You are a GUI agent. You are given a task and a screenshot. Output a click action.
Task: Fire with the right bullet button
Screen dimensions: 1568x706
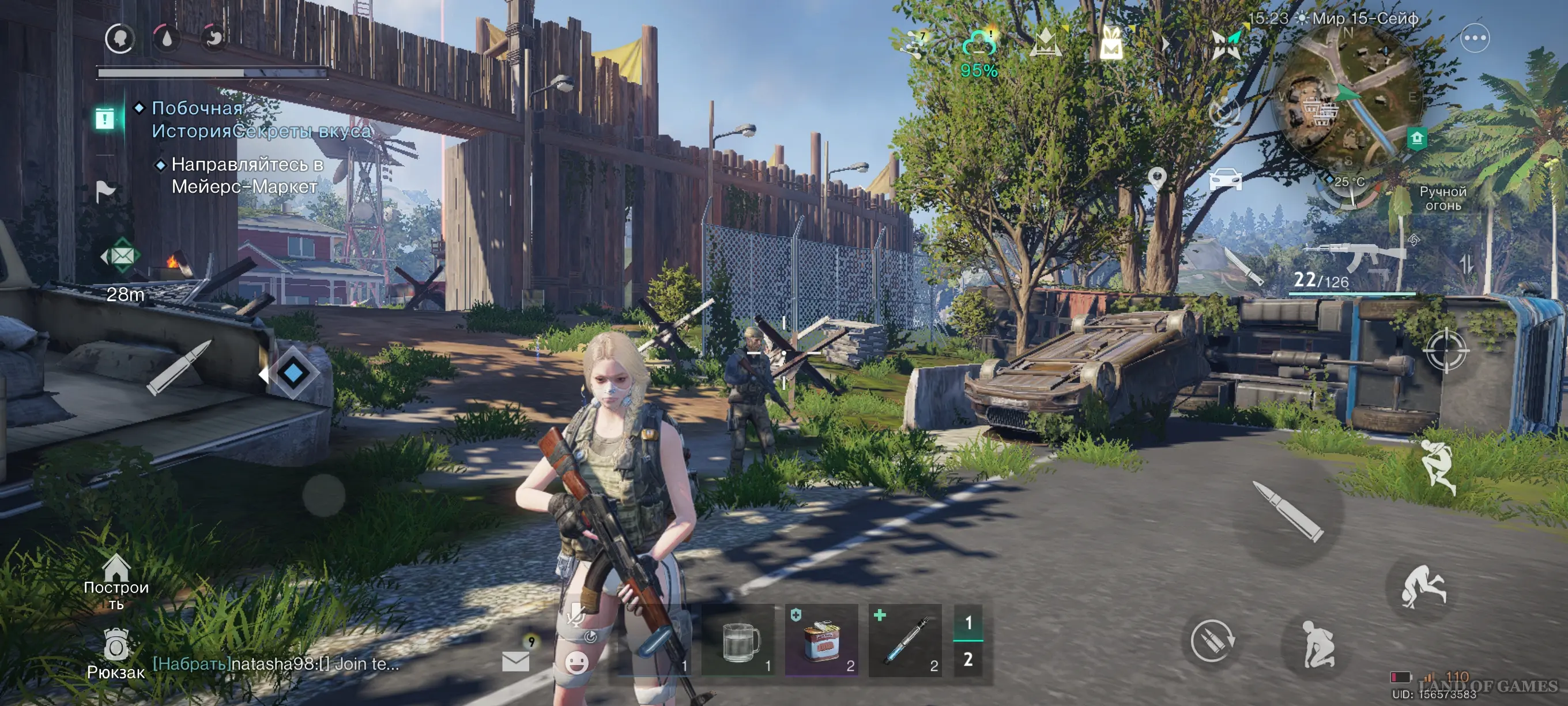tap(1288, 510)
